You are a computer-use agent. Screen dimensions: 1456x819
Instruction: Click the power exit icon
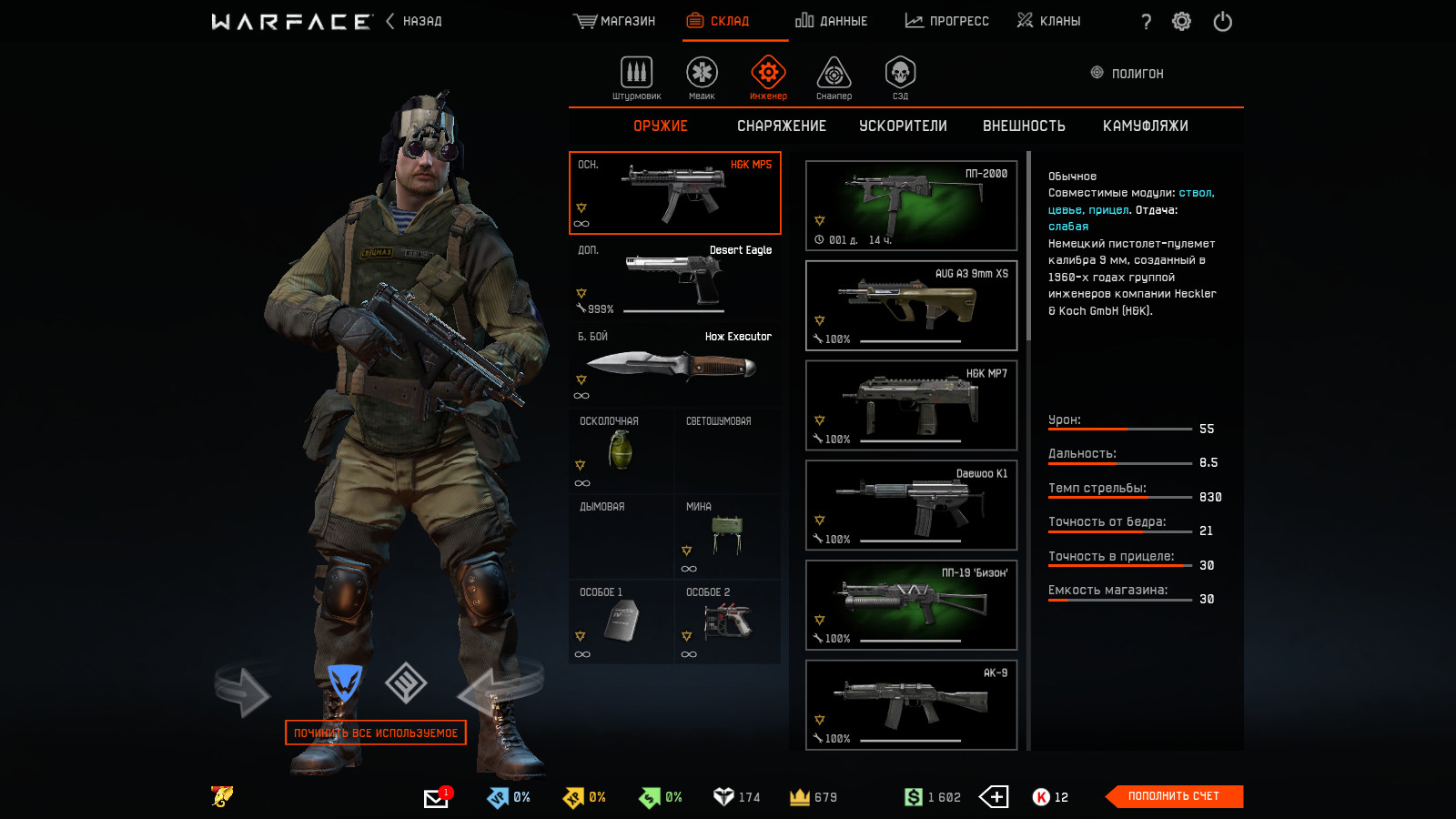click(x=1222, y=21)
